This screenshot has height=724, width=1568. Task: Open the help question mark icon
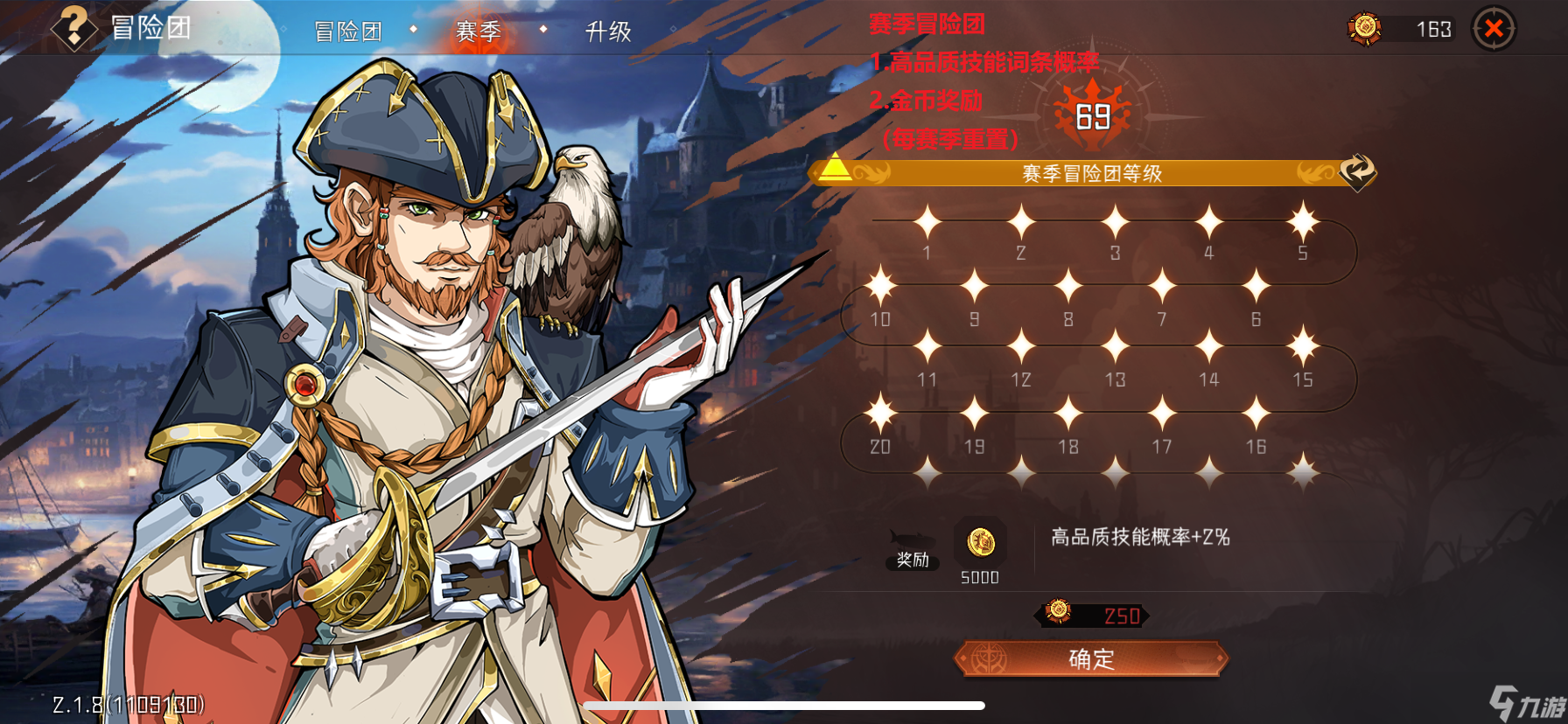tap(73, 29)
